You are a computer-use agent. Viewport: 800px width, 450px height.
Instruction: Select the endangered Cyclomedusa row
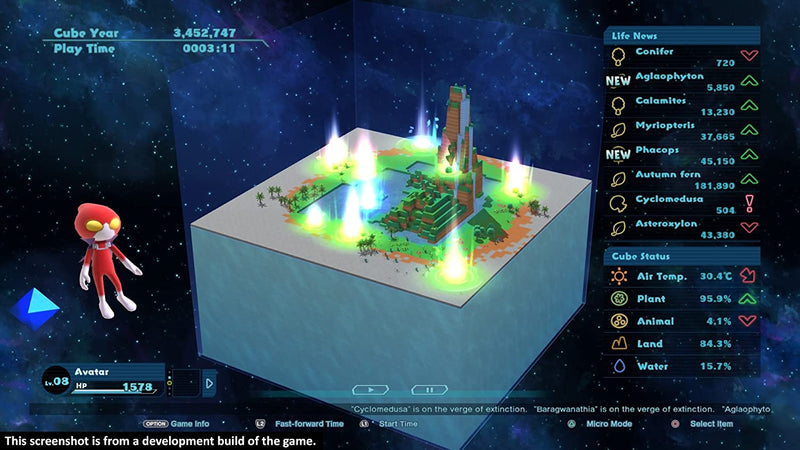coord(680,203)
